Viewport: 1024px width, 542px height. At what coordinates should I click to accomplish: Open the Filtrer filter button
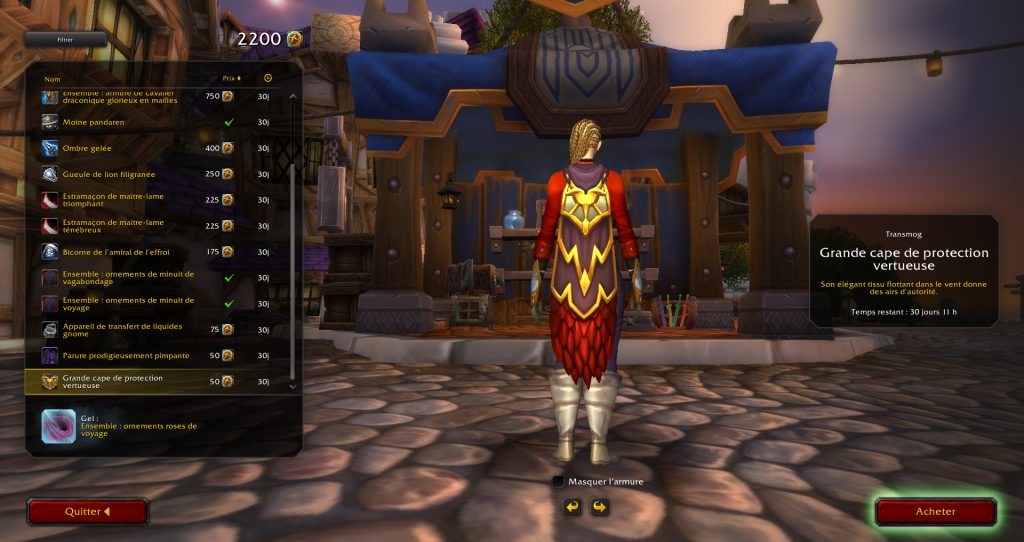click(x=66, y=40)
